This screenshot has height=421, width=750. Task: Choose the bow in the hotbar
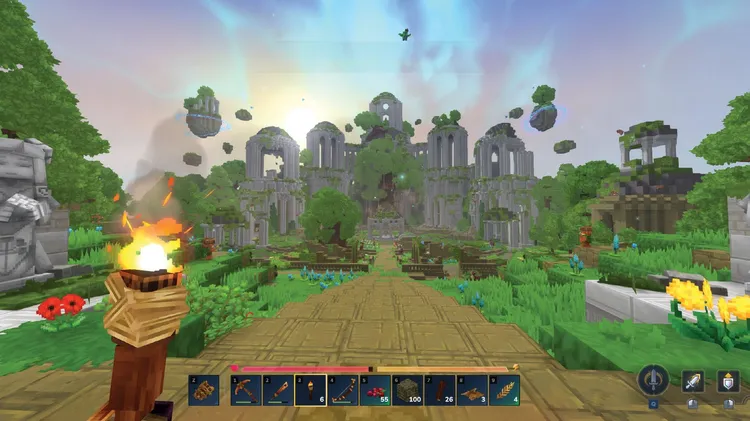click(x=343, y=390)
